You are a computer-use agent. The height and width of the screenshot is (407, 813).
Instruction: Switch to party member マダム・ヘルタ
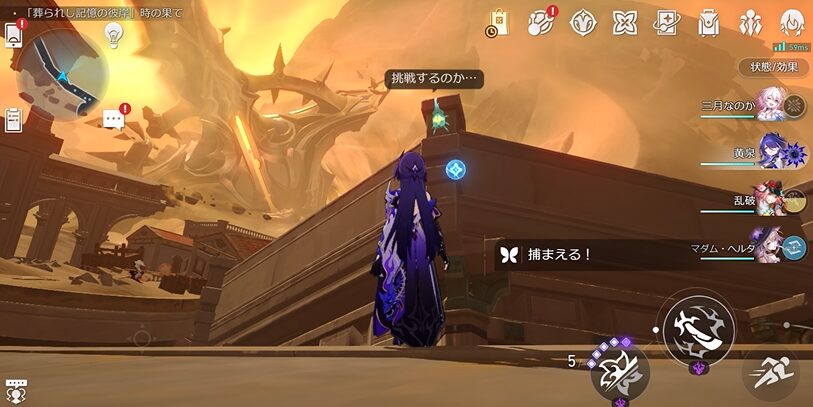tap(773, 246)
